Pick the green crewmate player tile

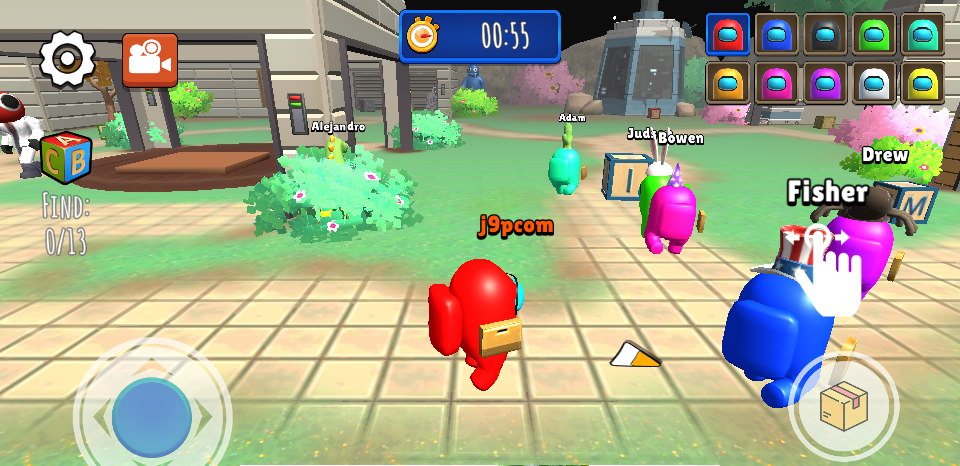pos(874,34)
